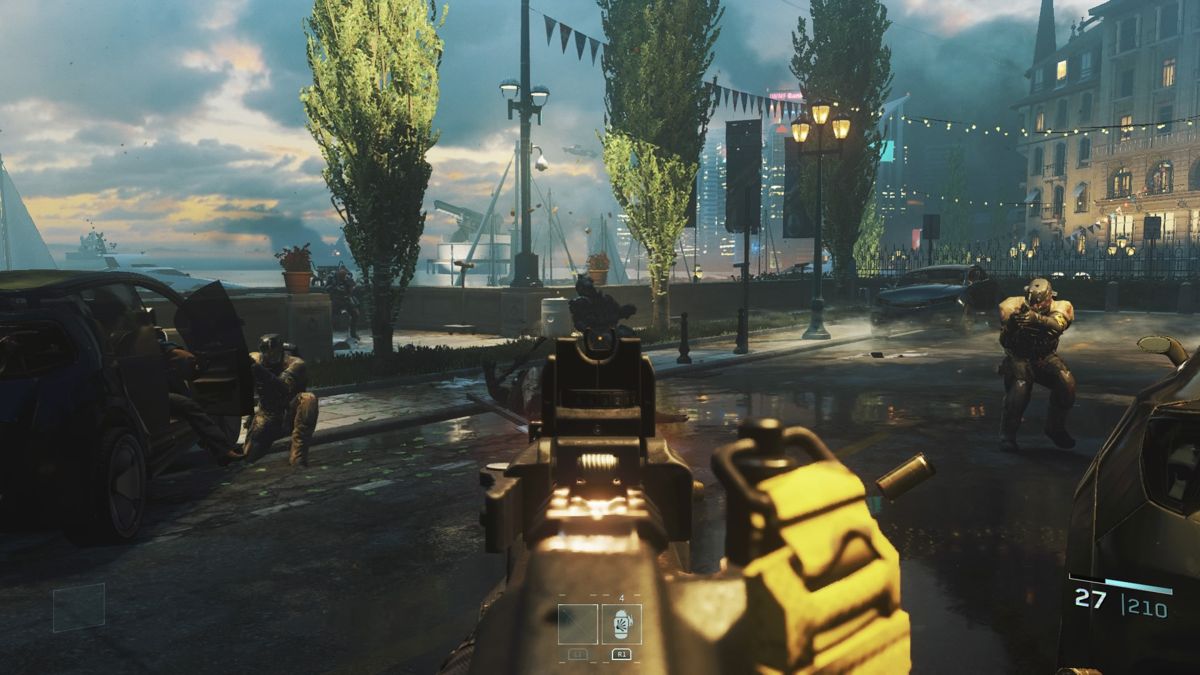Select the empty tactical equipment slot
1200x675 pixels.
click(578, 624)
